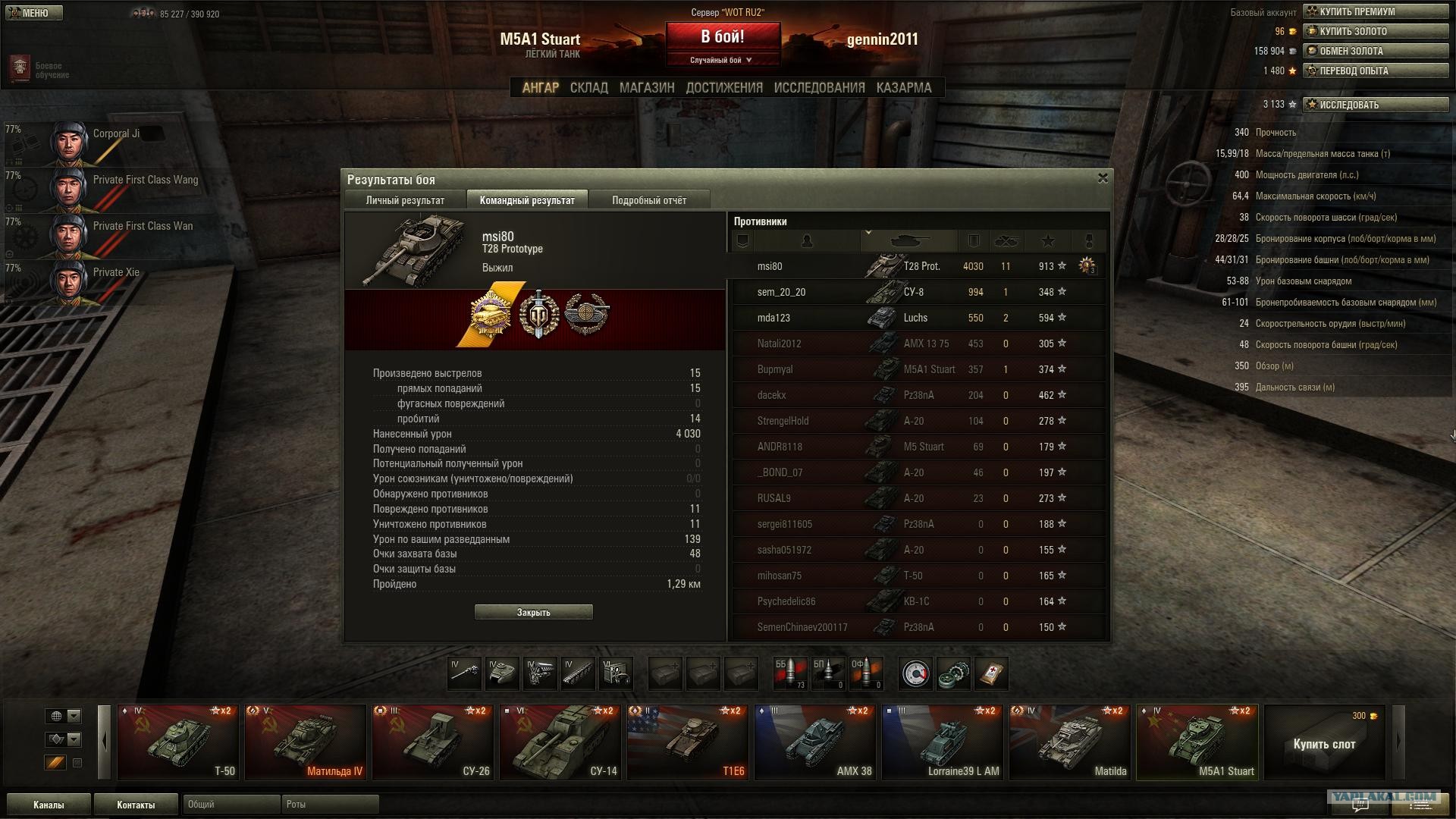Open the ИССЛЕДОВАНИЯ section
The width and height of the screenshot is (1456, 819).
819,88
